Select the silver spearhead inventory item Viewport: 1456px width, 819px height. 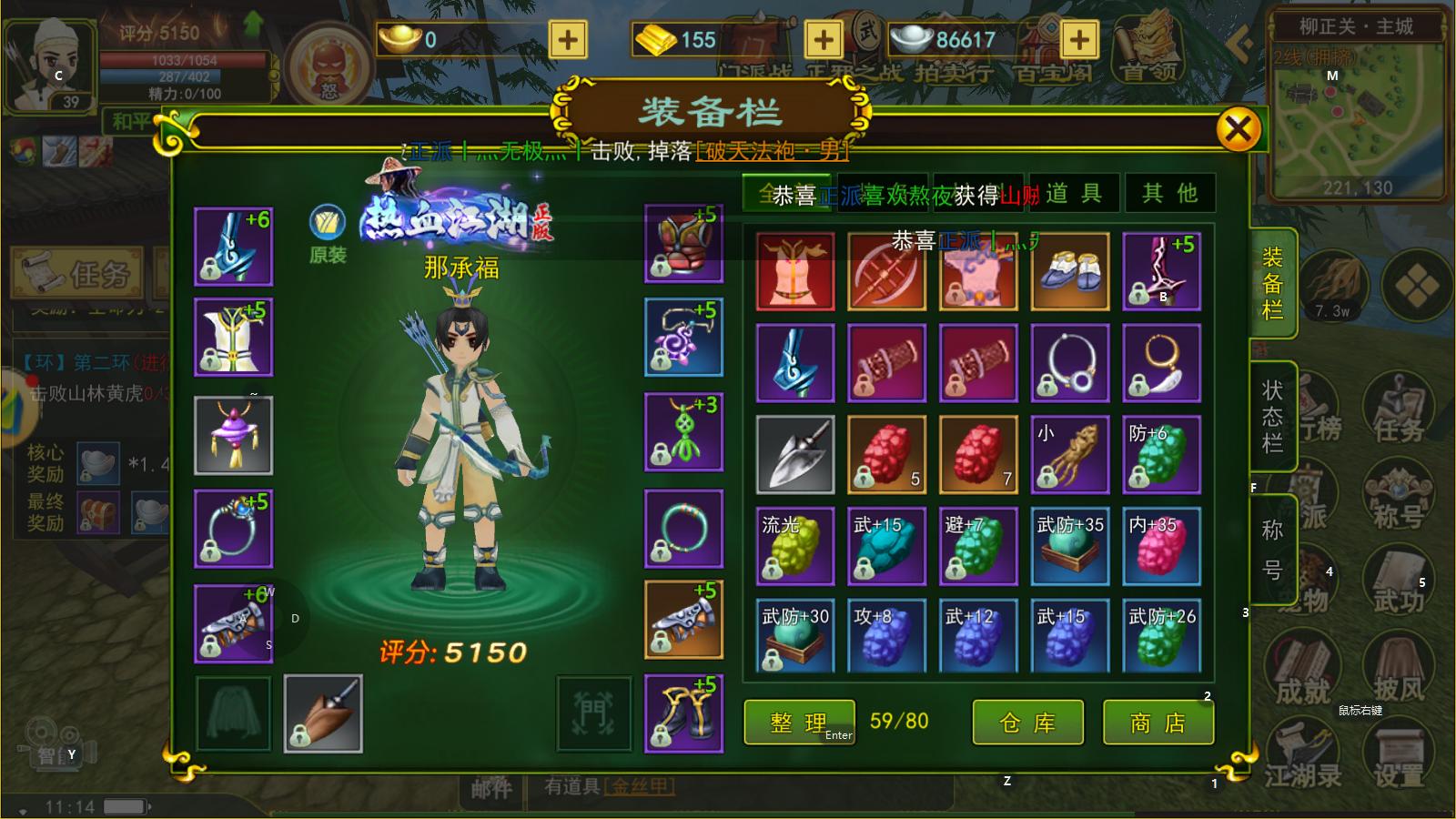click(794, 454)
